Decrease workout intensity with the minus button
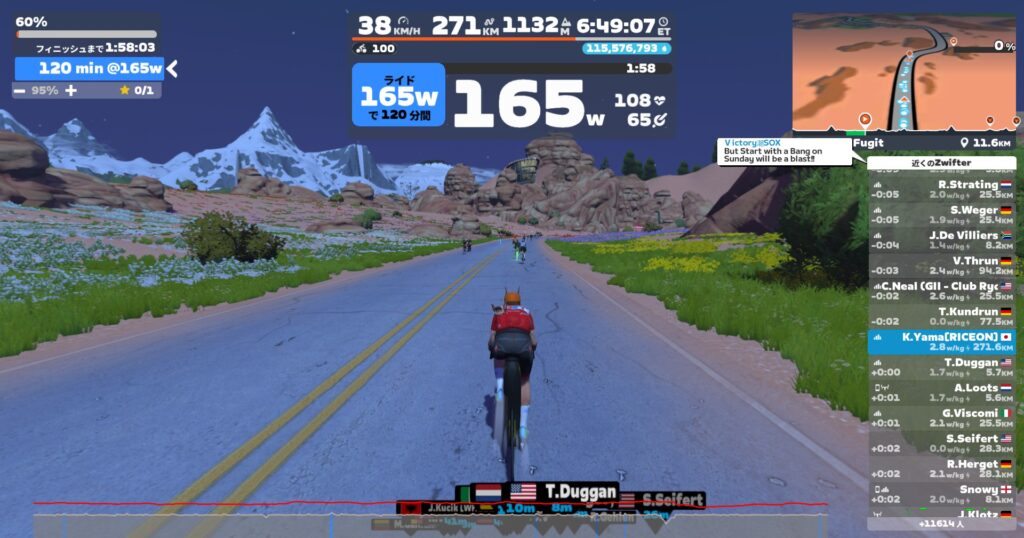This screenshot has height=538, width=1024. point(20,90)
